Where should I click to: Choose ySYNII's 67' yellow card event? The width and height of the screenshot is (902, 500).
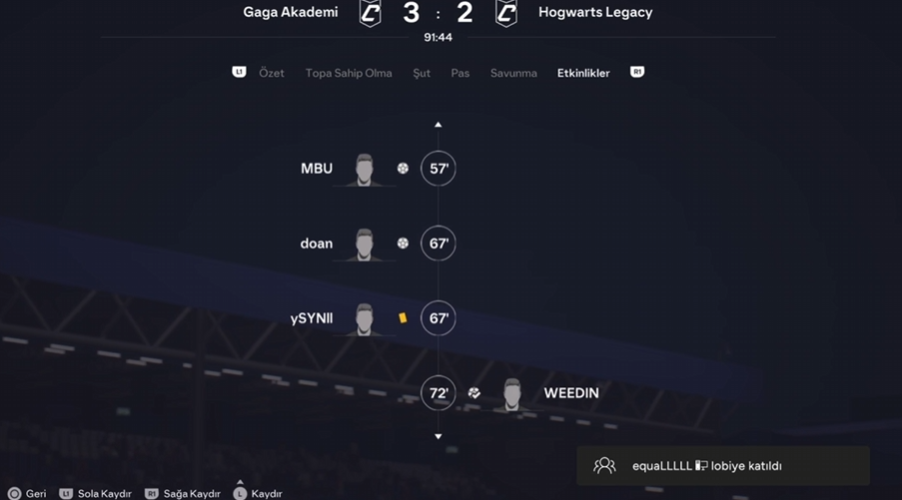click(x=438, y=319)
